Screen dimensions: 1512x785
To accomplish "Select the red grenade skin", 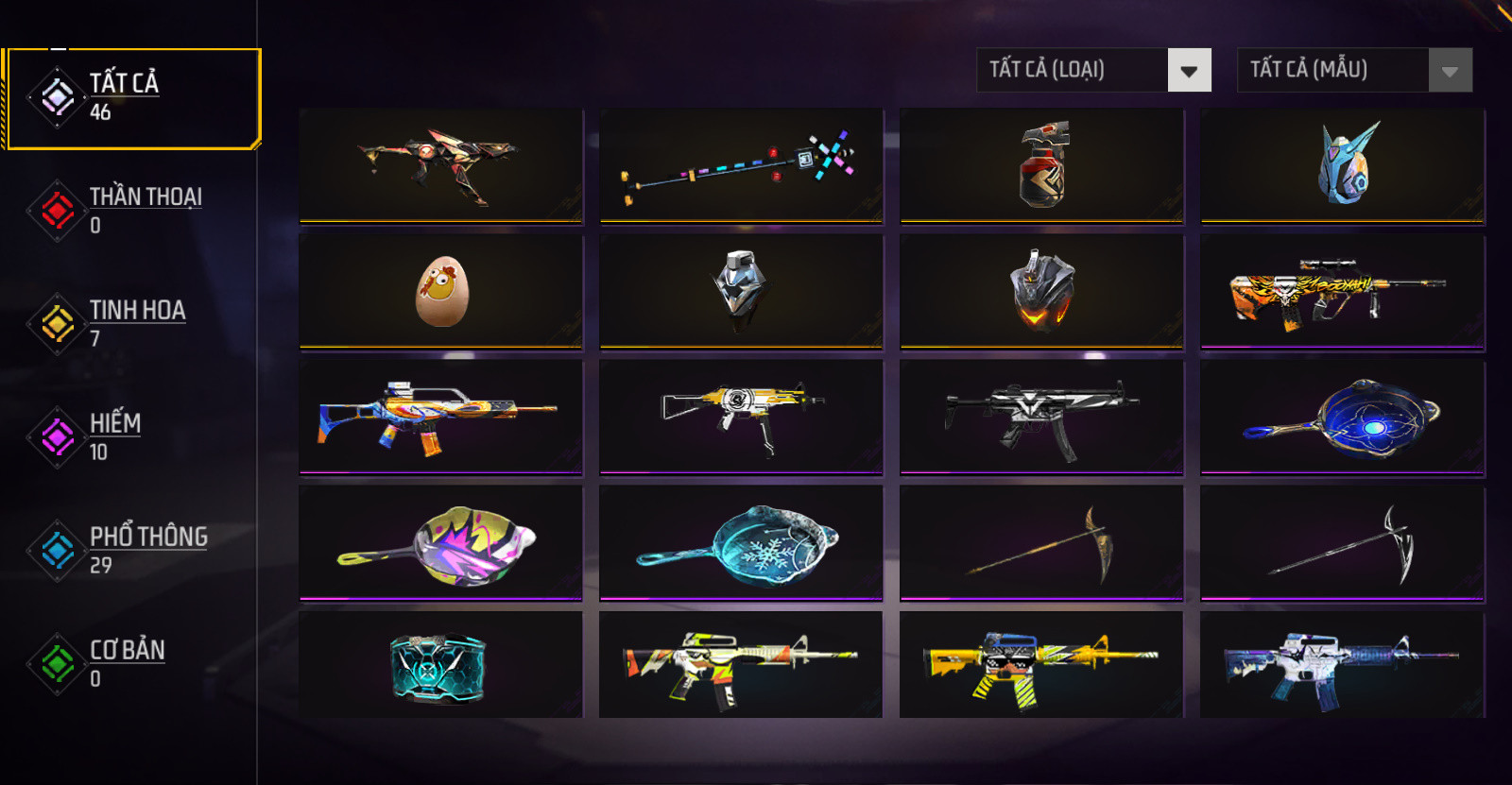I will click(1042, 166).
